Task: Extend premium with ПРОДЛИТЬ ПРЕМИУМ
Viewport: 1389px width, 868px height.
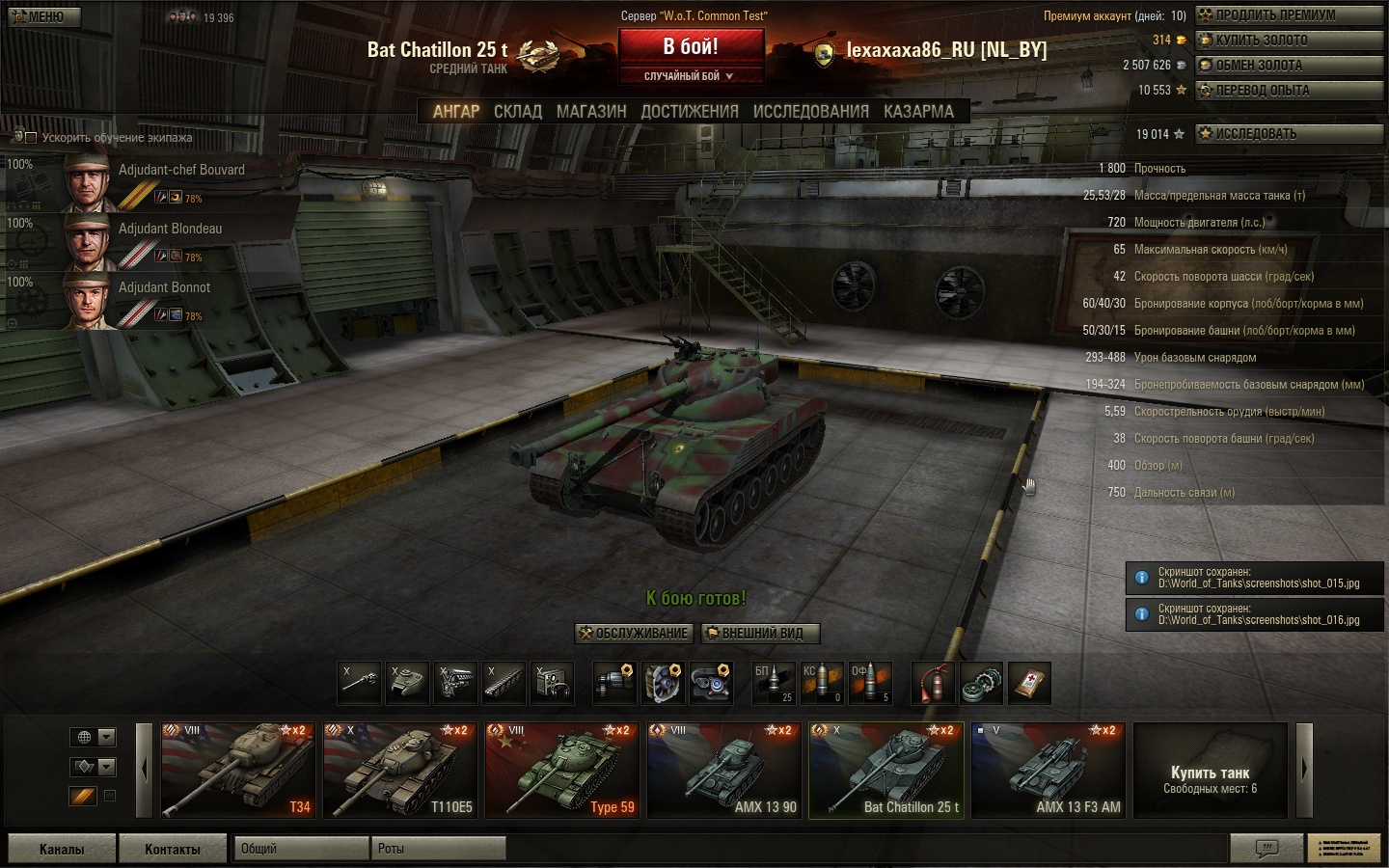Action: coord(1289,15)
